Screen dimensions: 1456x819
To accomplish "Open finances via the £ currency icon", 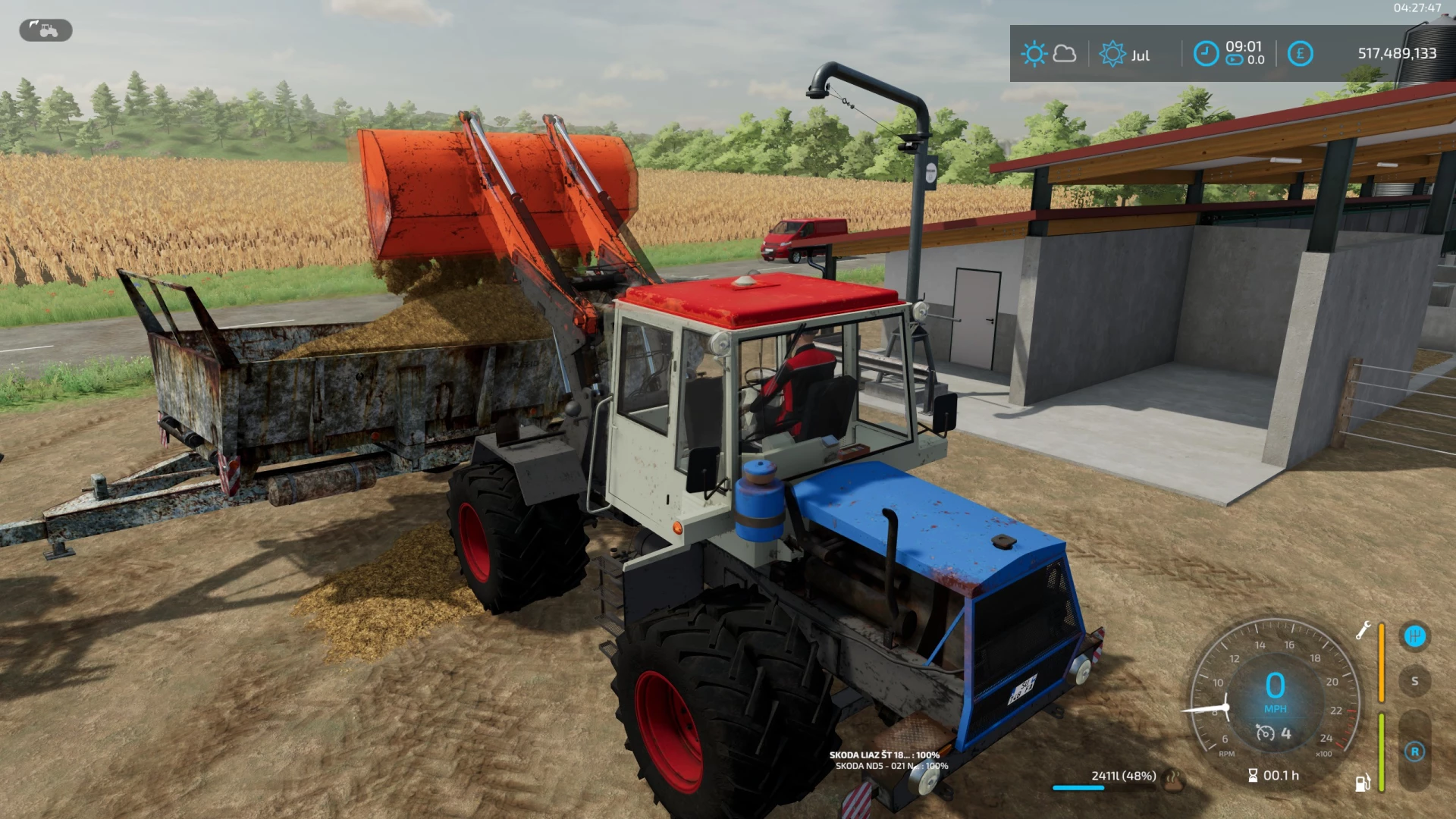I will [x=1301, y=53].
